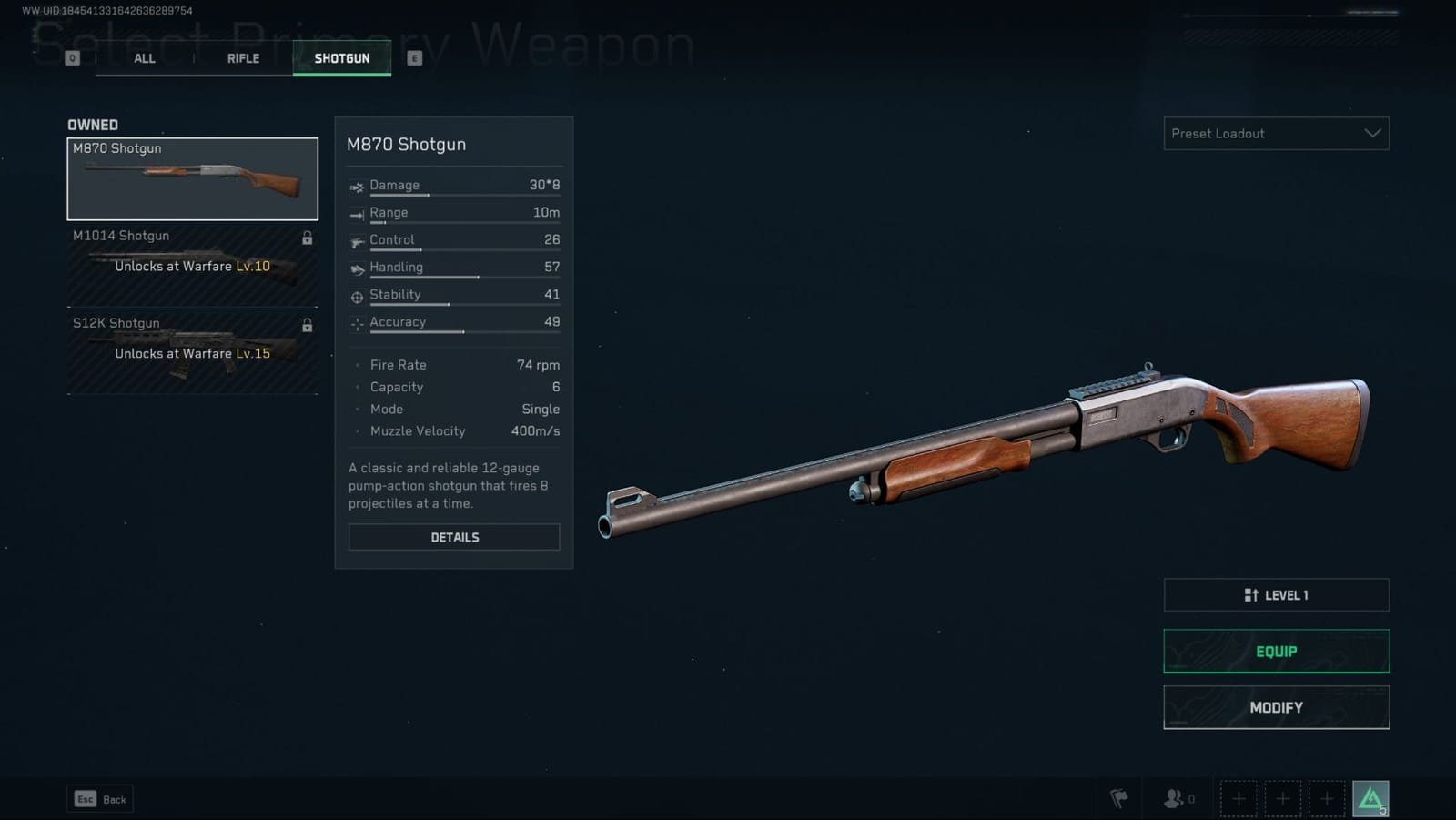The width and height of the screenshot is (1456, 820).
Task: Click the Handling stat icon
Action: pyautogui.click(x=356, y=268)
